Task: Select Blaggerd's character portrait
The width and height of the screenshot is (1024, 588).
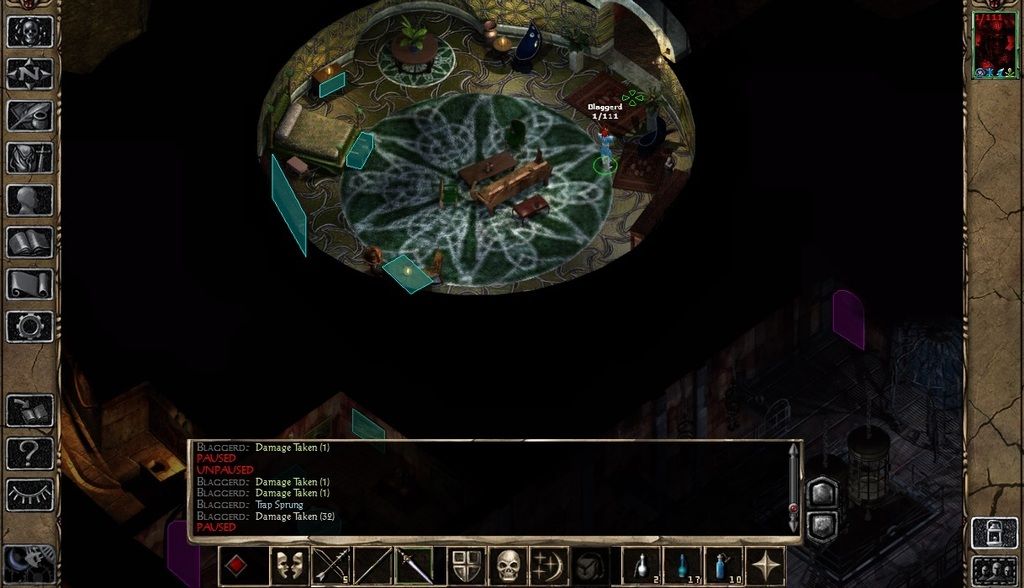Action: pyautogui.click(x=994, y=45)
